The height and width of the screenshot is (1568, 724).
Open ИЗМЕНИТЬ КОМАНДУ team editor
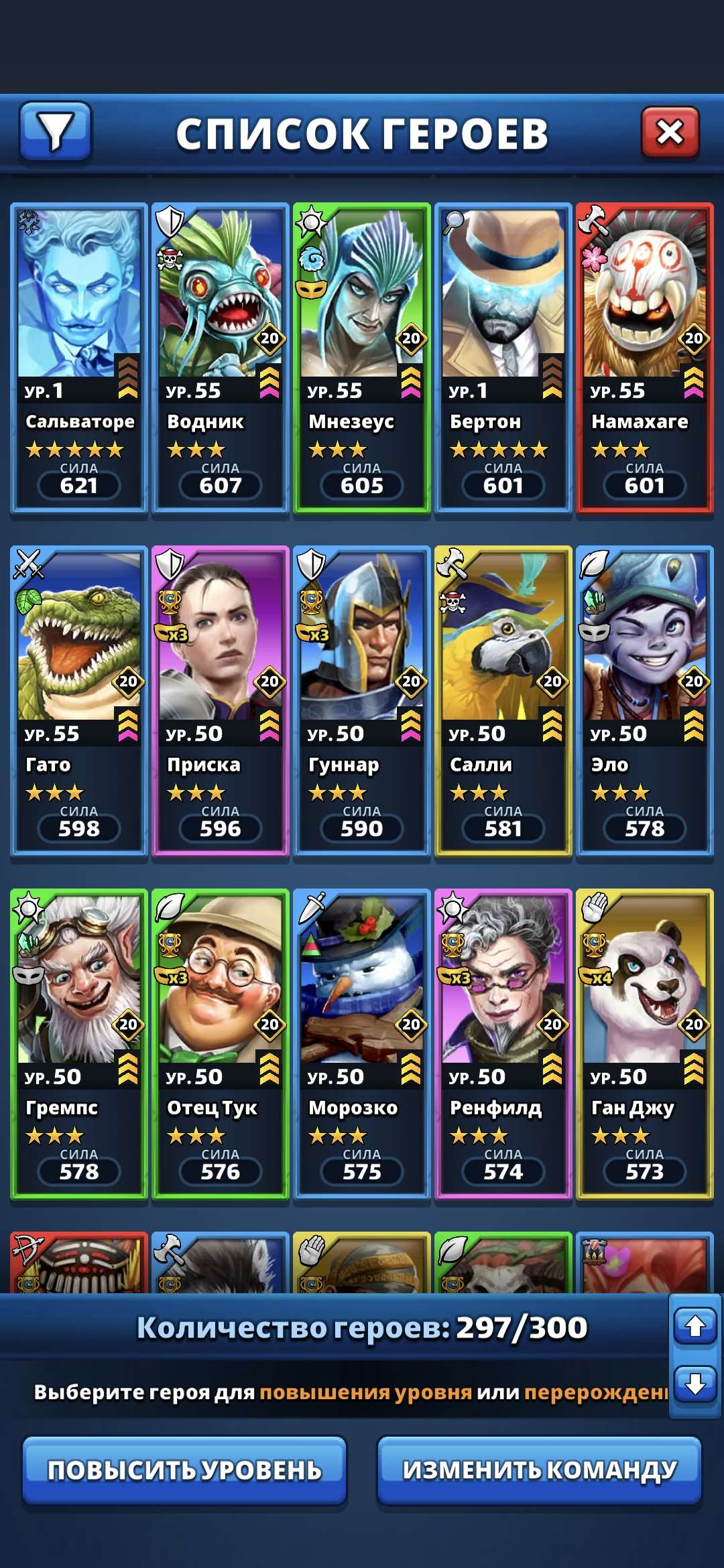(540, 1470)
